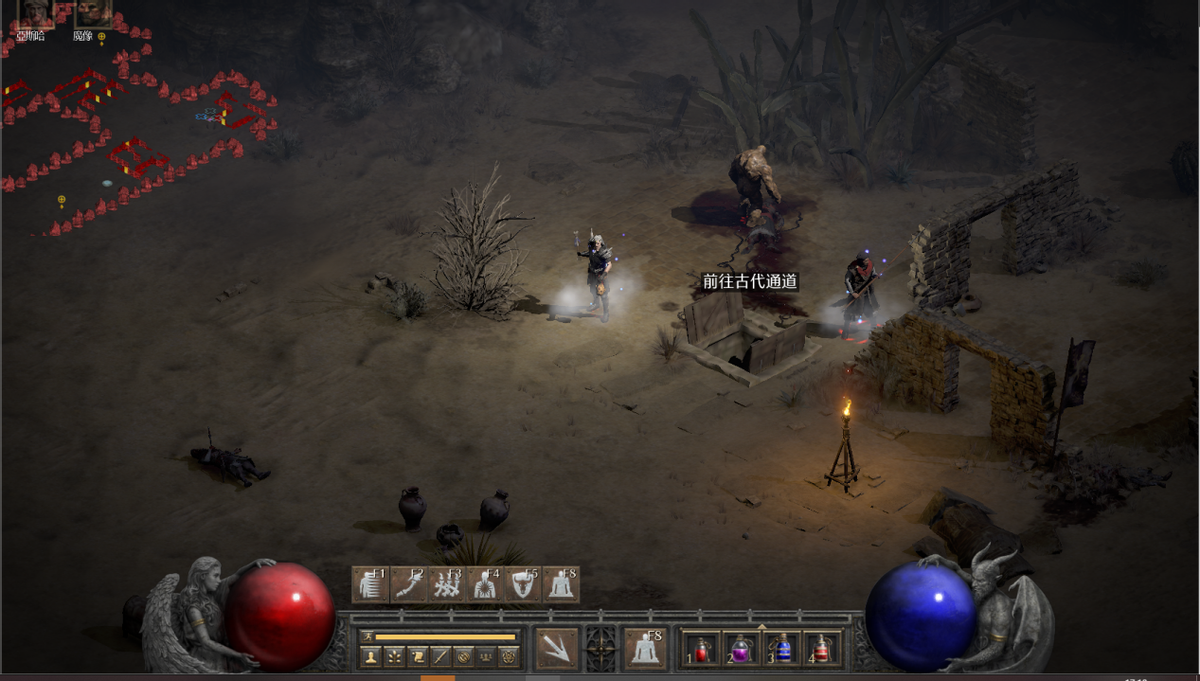Activate the F5 bull shield skill
This screenshot has width=1200, height=681.
(522, 585)
